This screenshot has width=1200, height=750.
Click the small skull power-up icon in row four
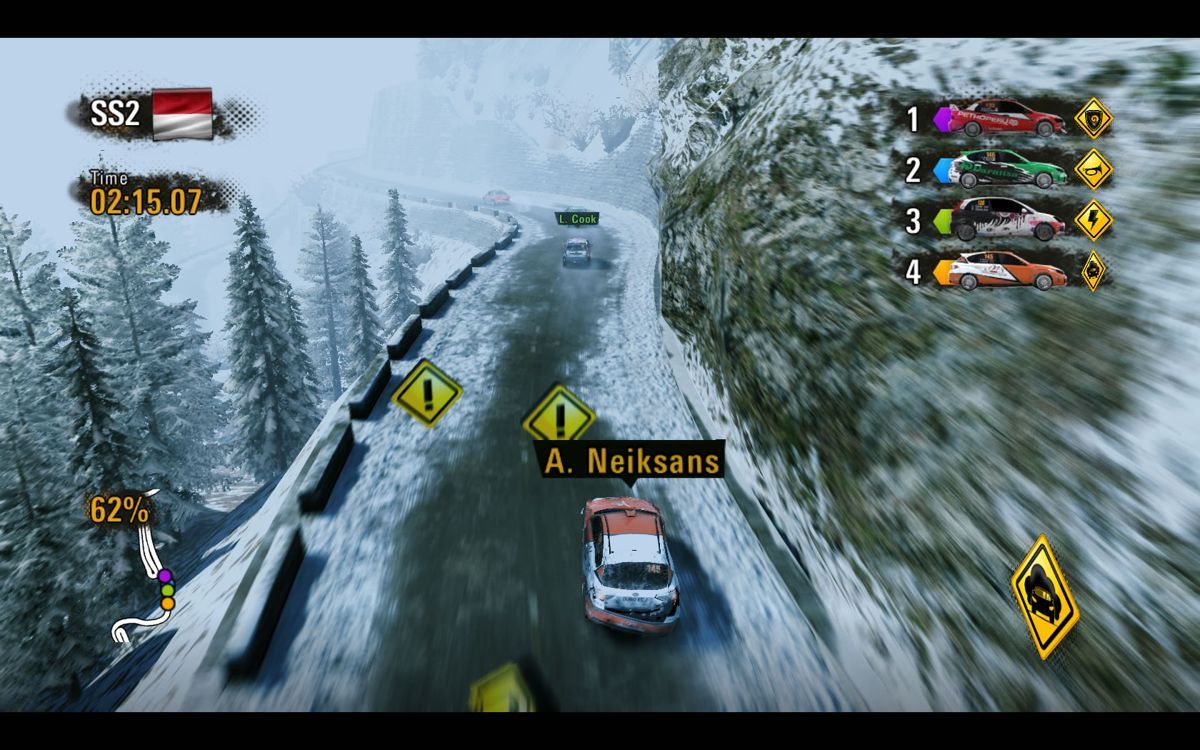tap(1093, 269)
